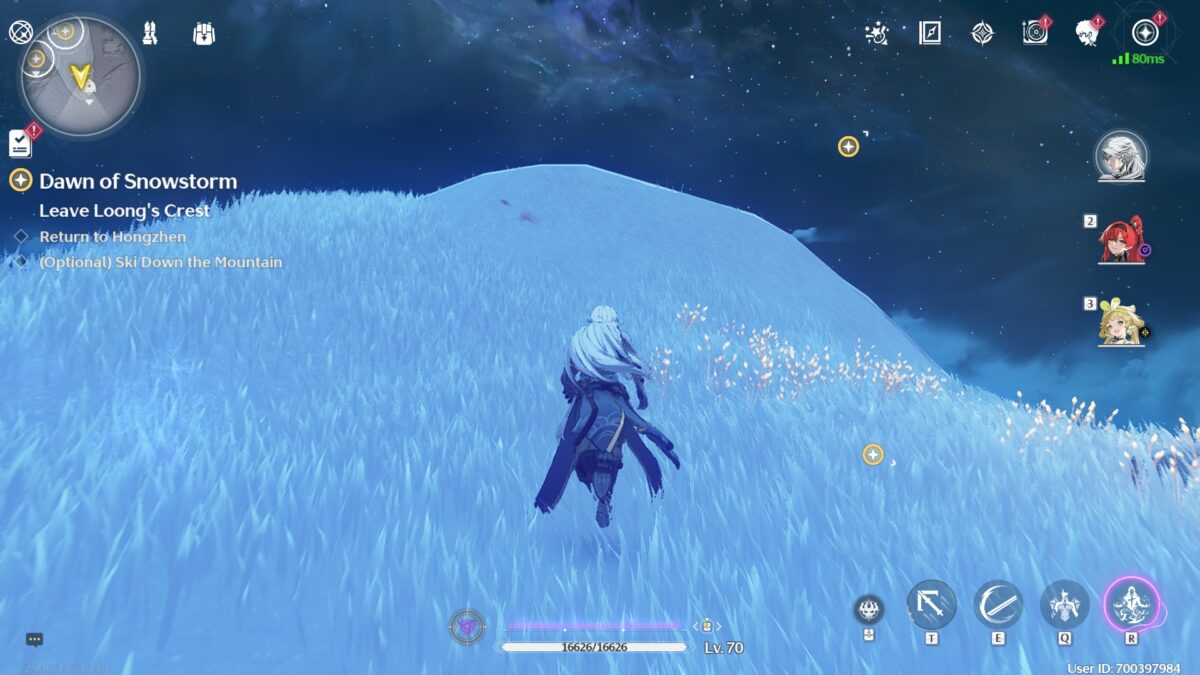Open the events party popper icon

[877, 33]
